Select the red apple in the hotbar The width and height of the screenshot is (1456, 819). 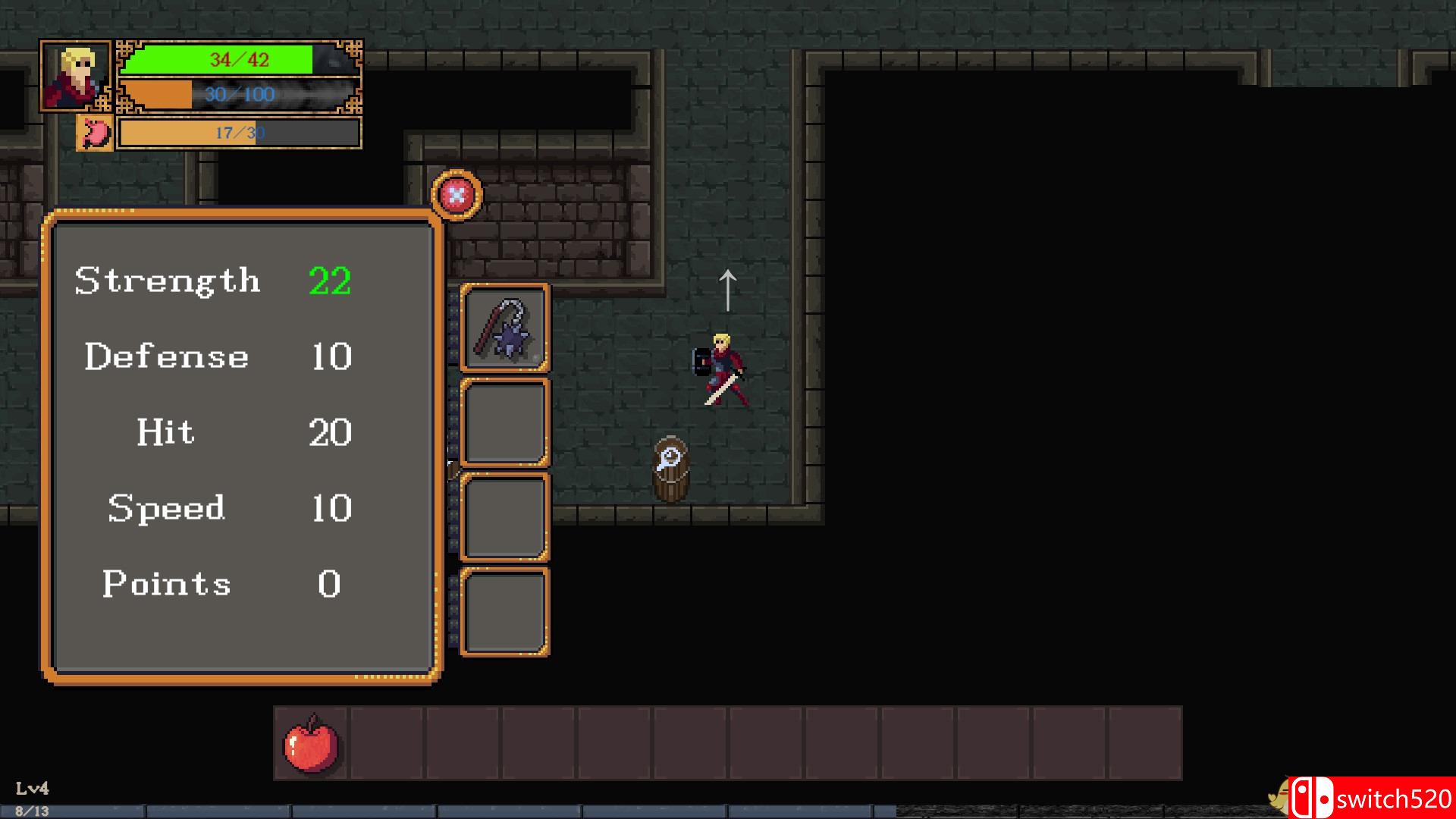[311, 743]
